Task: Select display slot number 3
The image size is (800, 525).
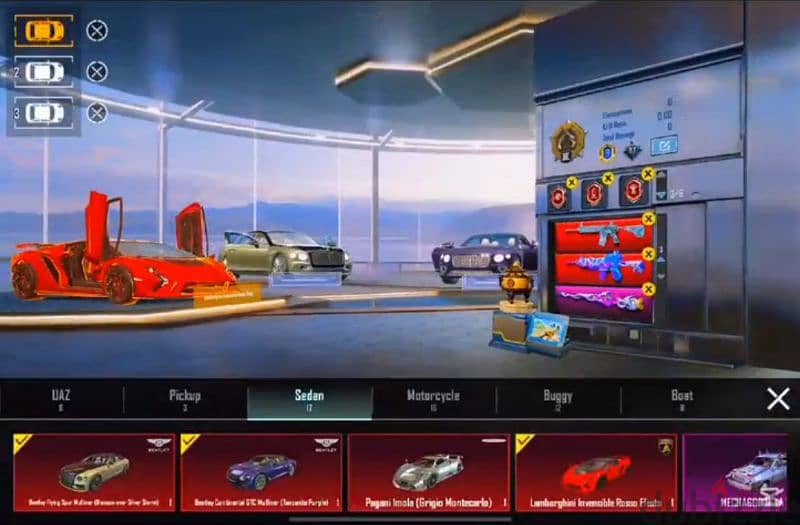Action: click(x=45, y=113)
